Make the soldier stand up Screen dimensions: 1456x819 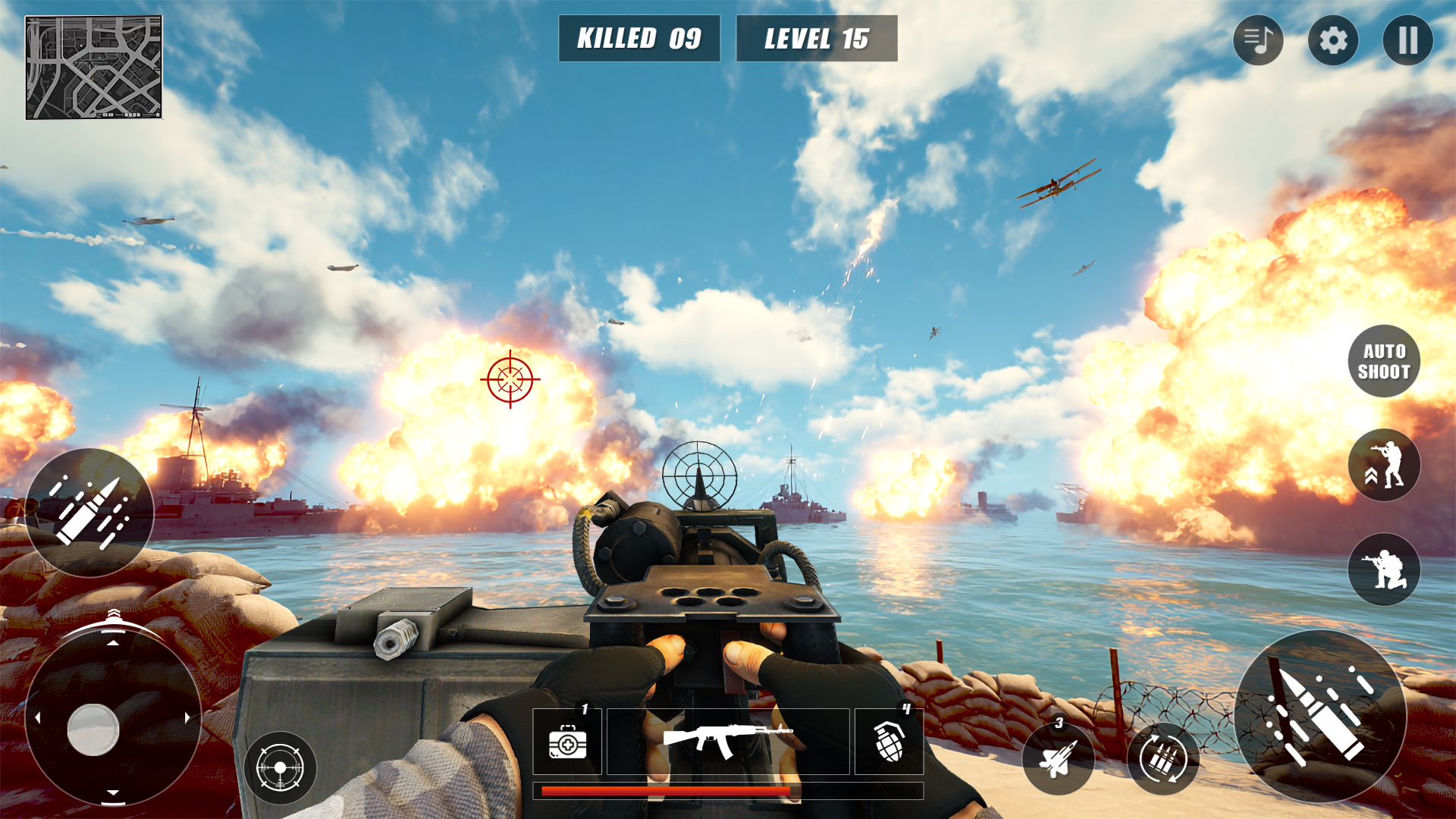point(1384,465)
